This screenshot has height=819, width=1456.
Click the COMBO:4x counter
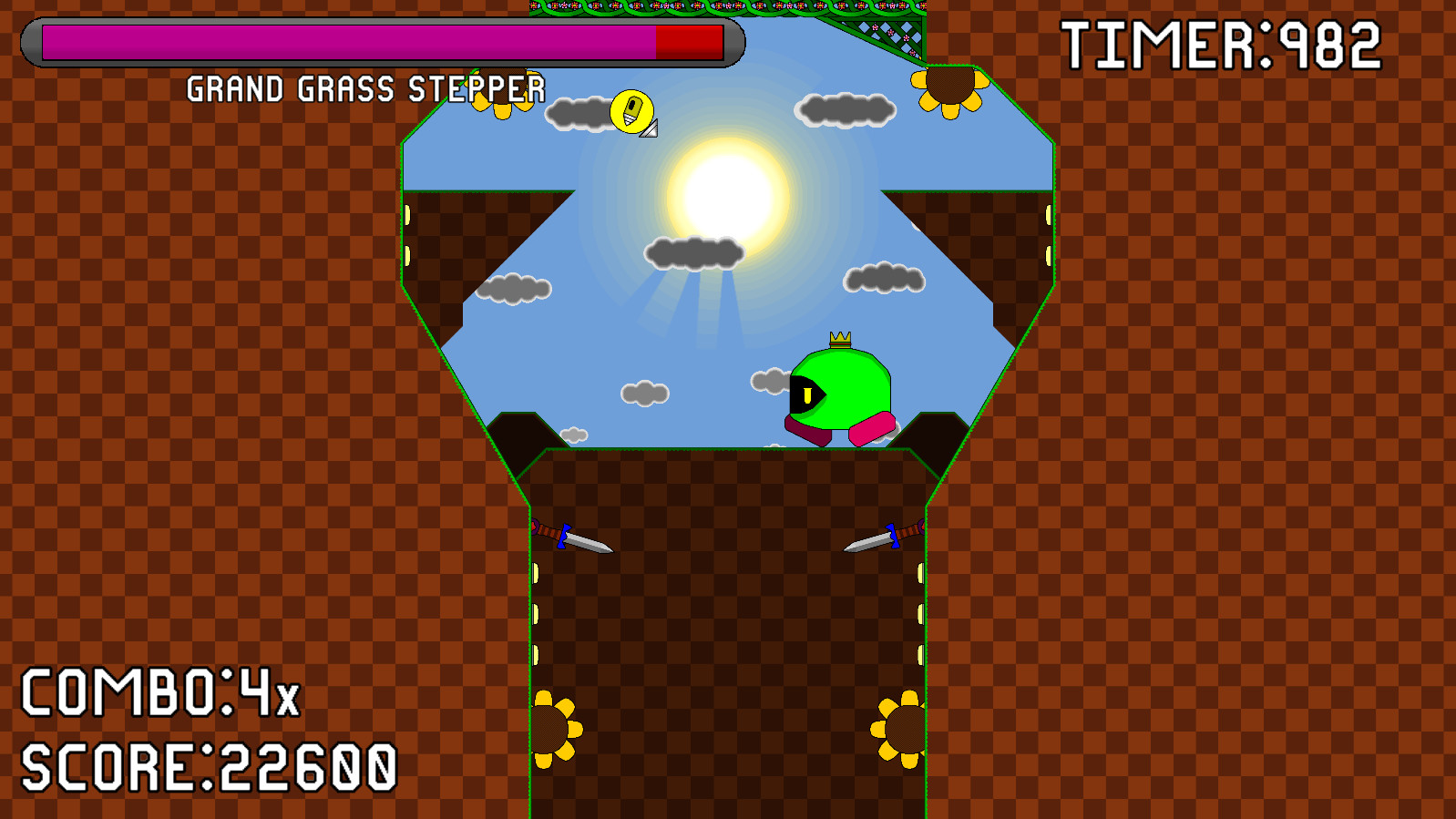click(x=159, y=696)
